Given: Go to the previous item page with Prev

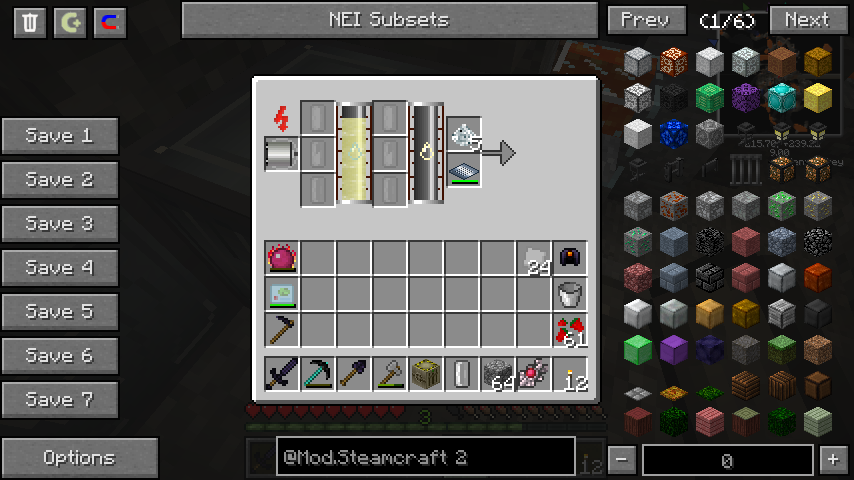Looking at the screenshot, I should (645, 19).
